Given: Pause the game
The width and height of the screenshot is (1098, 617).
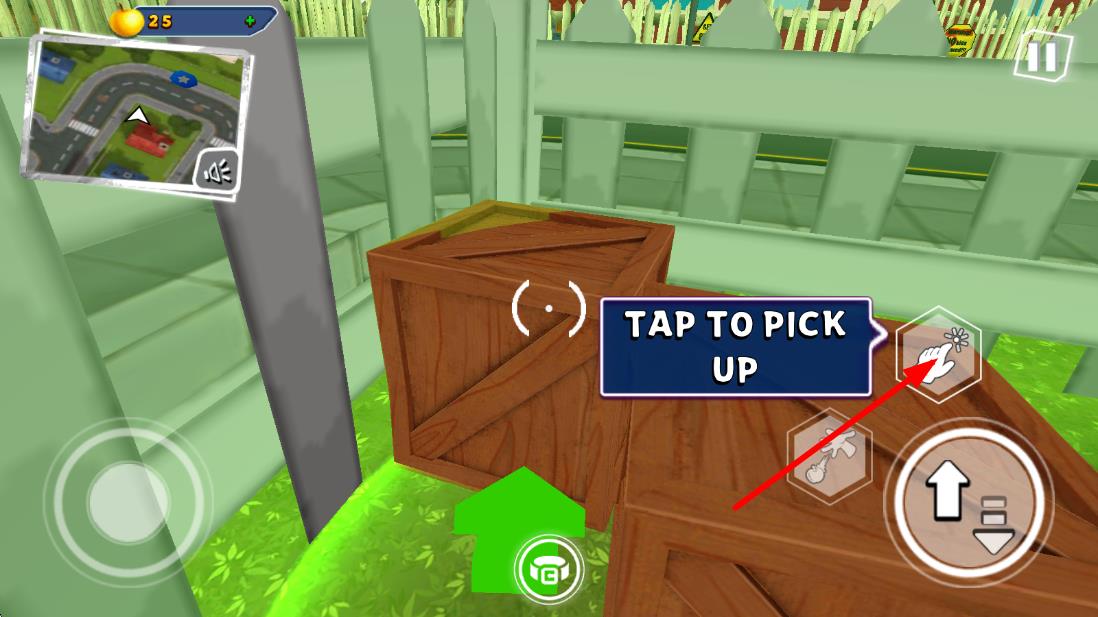Looking at the screenshot, I should [1041, 56].
